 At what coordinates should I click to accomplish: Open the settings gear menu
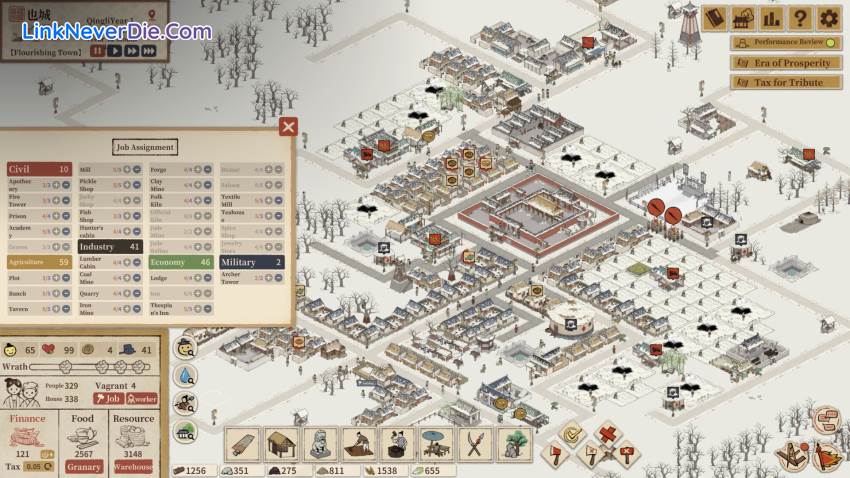[x=828, y=18]
